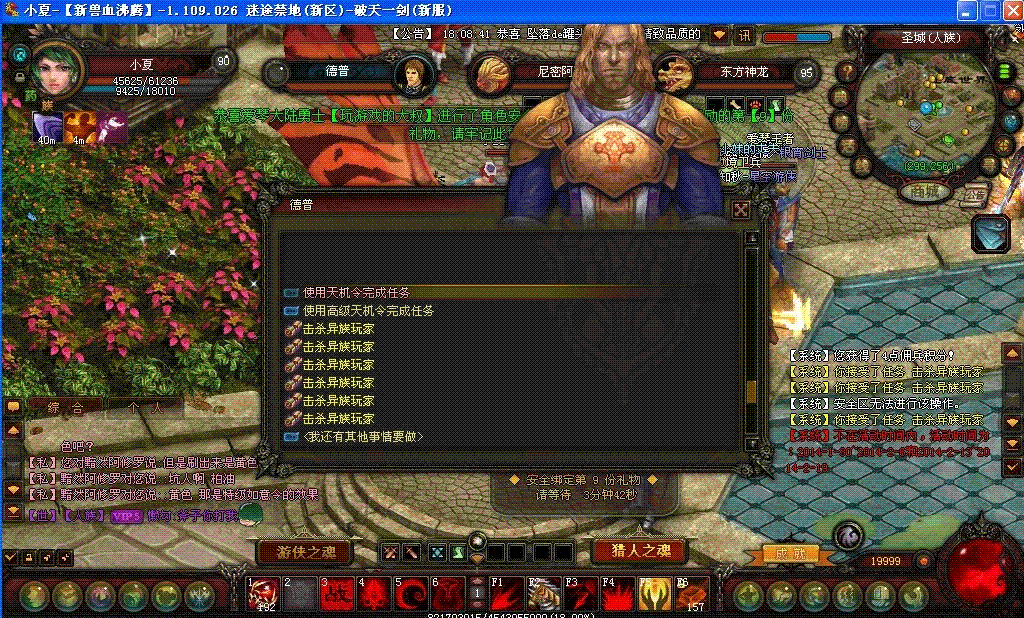Activate the 战 skill in hotbar slot 3
Screen dimensions: 1024x618
(337, 594)
